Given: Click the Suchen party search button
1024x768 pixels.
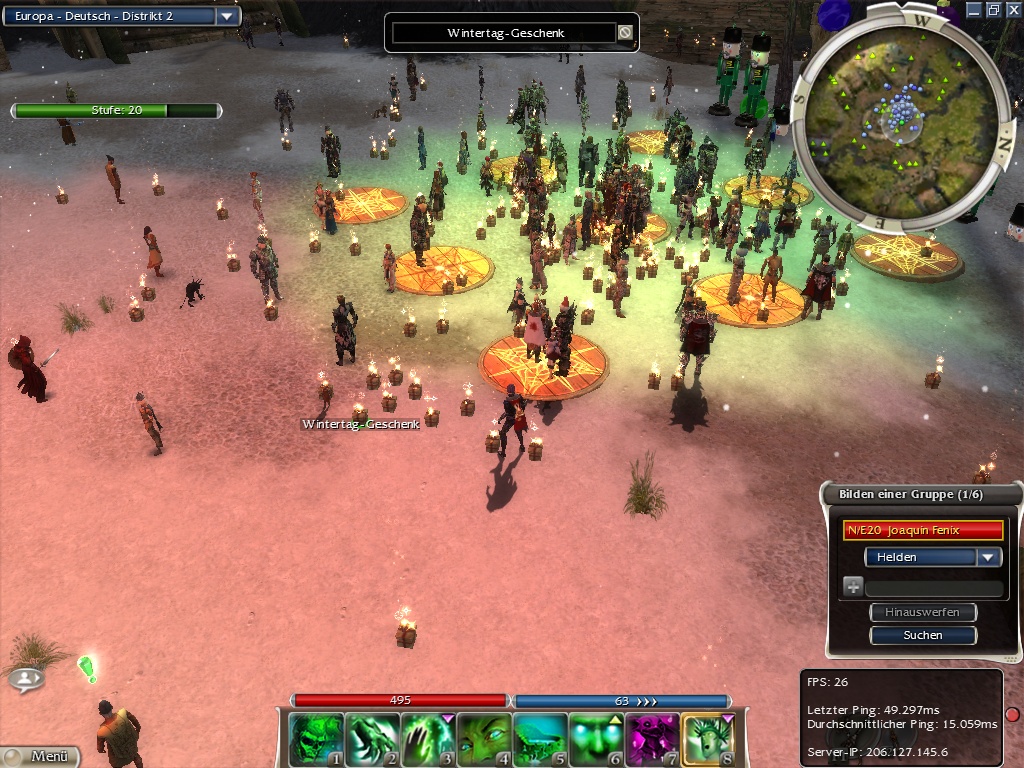Looking at the screenshot, I should (922, 635).
